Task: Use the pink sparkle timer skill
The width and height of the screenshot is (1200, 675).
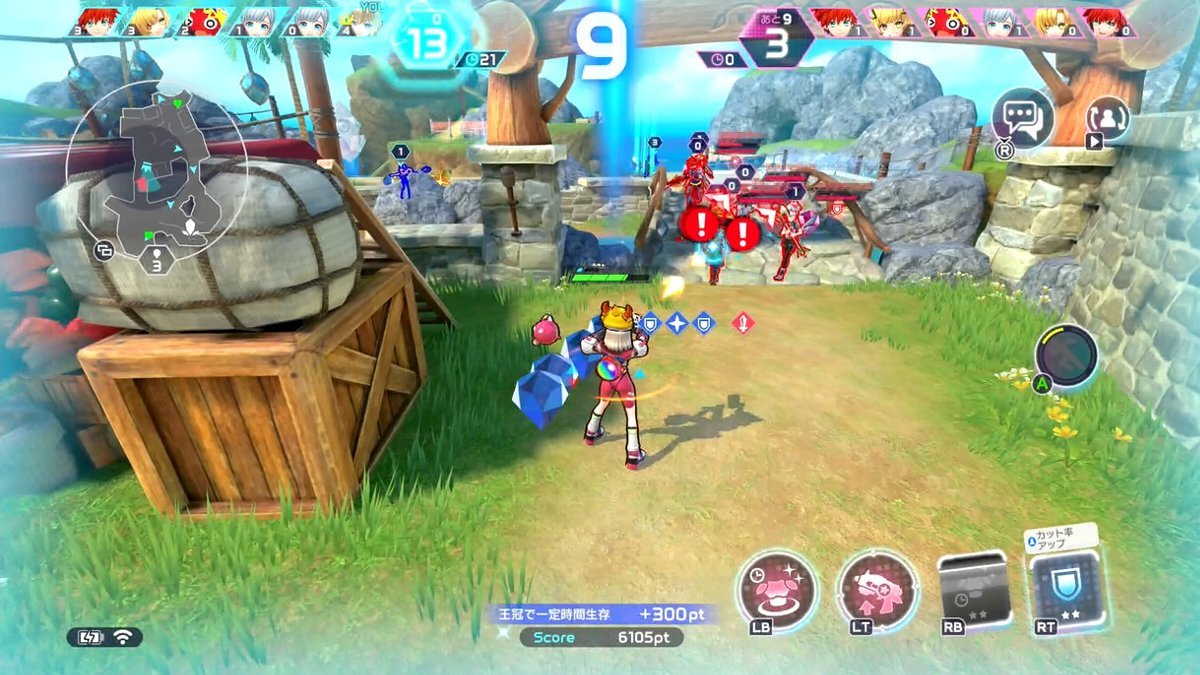Action: coord(777,591)
